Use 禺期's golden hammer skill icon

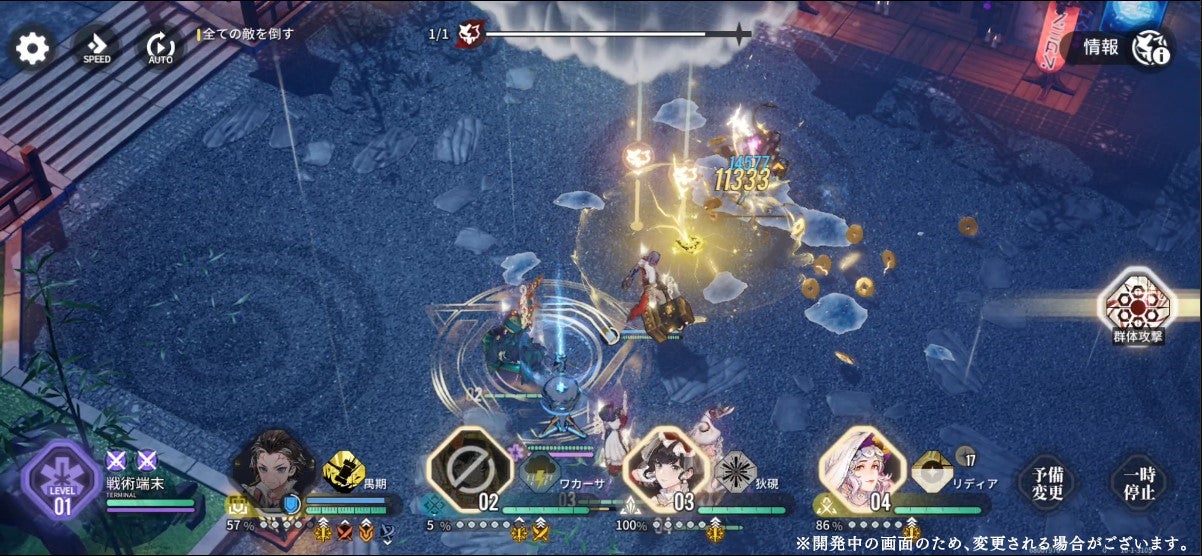click(344, 472)
